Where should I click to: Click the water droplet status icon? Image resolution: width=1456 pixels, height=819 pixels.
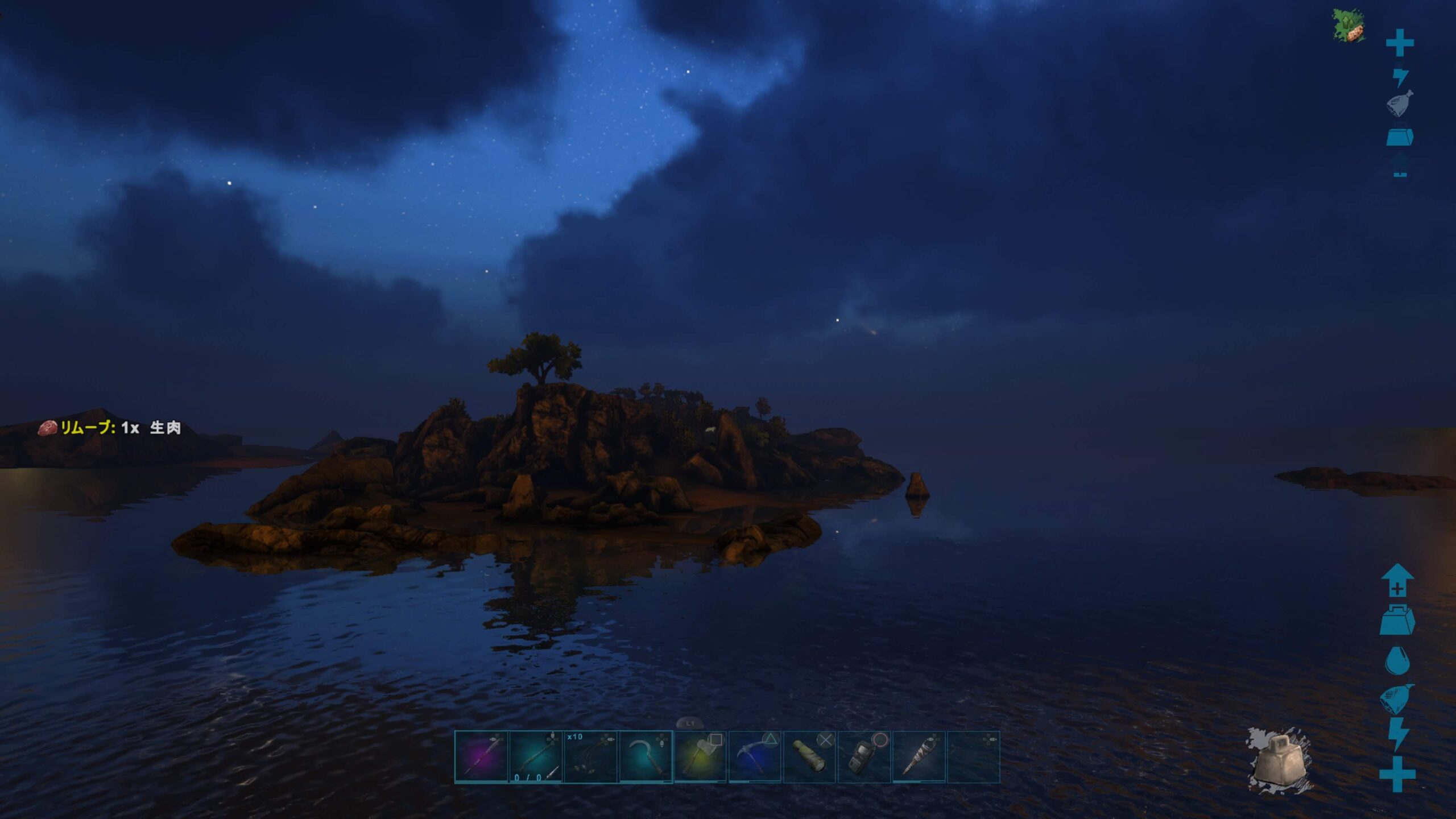click(x=1396, y=660)
